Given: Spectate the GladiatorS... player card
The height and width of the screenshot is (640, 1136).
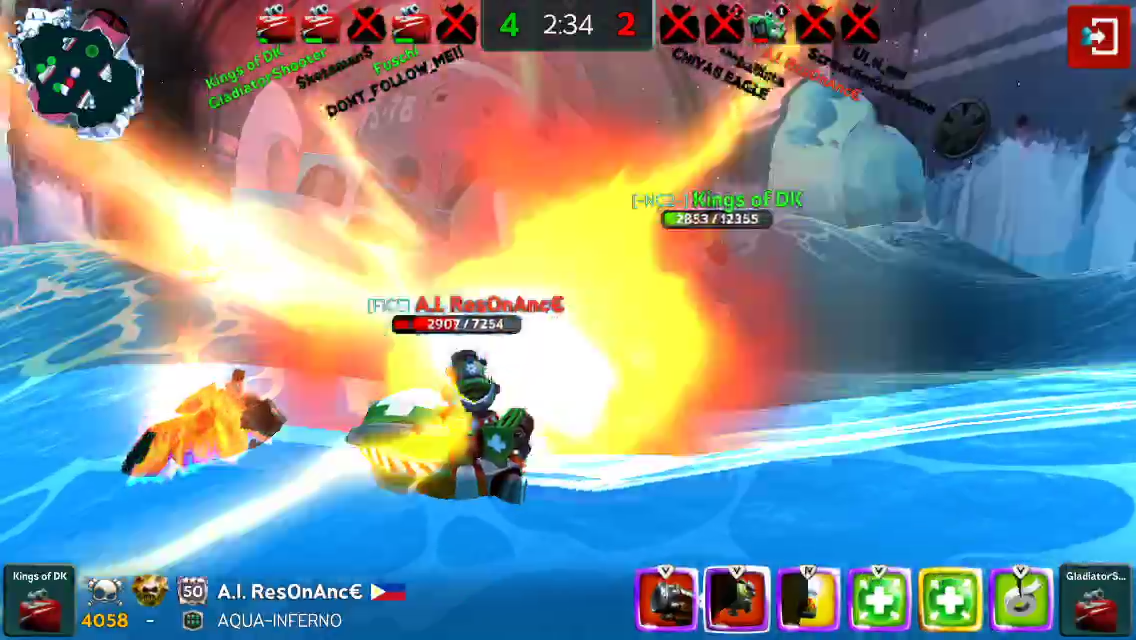Looking at the screenshot, I should [1095, 600].
